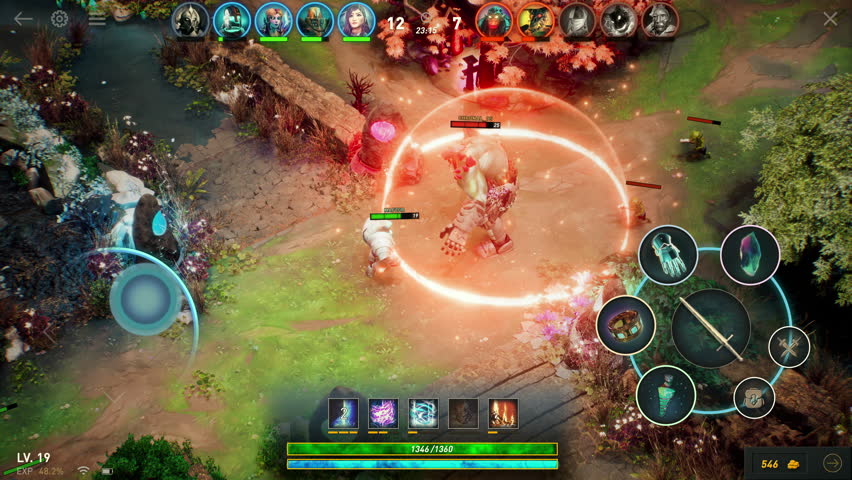
Task: Drink the teal potion
Action: pos(666,394)
